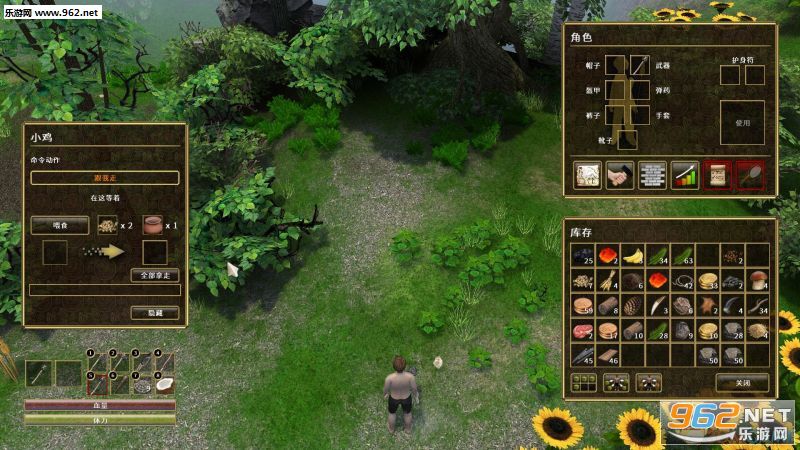Screen dimensions: 800x450
Task: Click the 使用 use slot
Action: [x=741, y=122]
